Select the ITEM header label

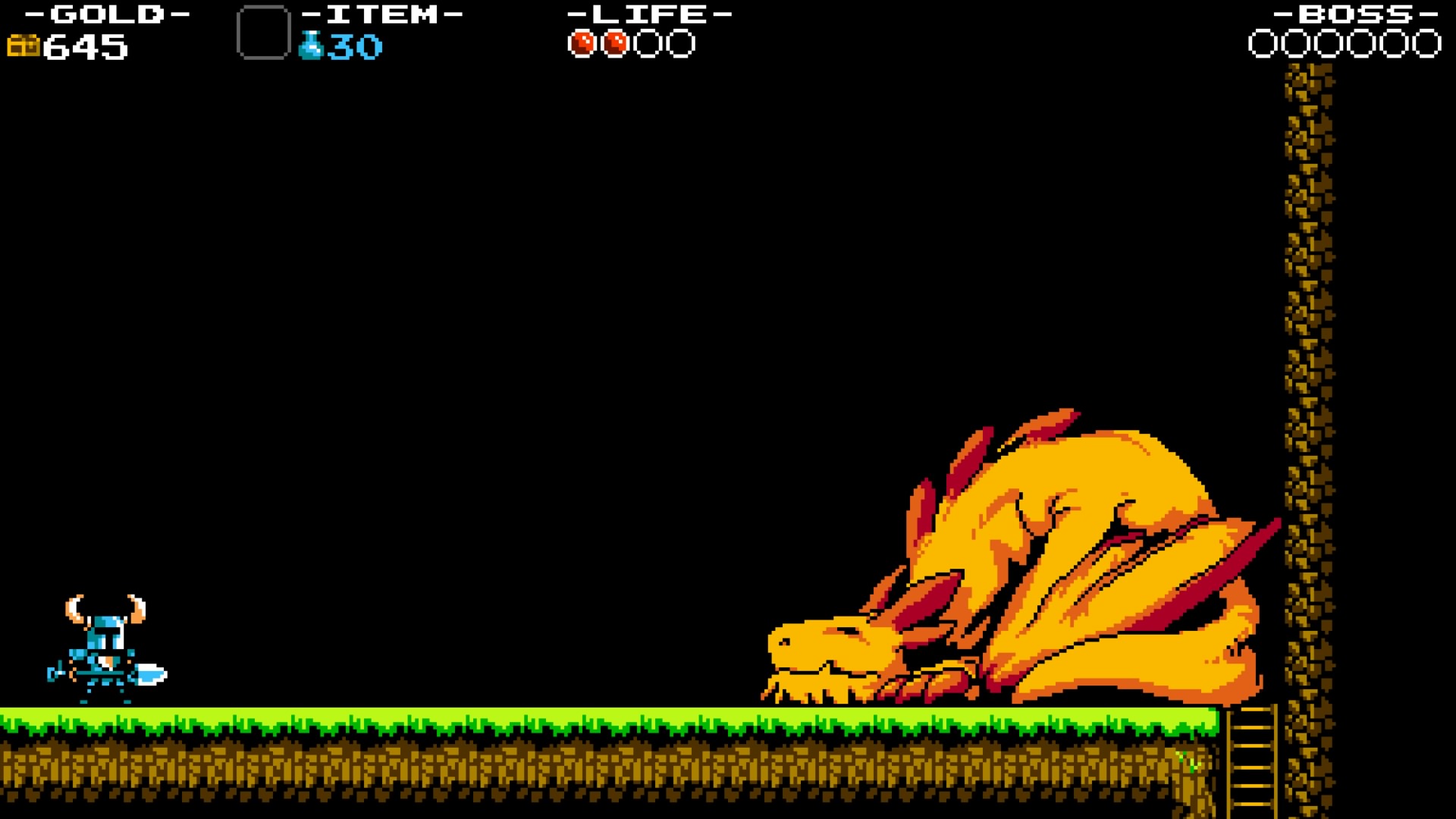(381, 13)
